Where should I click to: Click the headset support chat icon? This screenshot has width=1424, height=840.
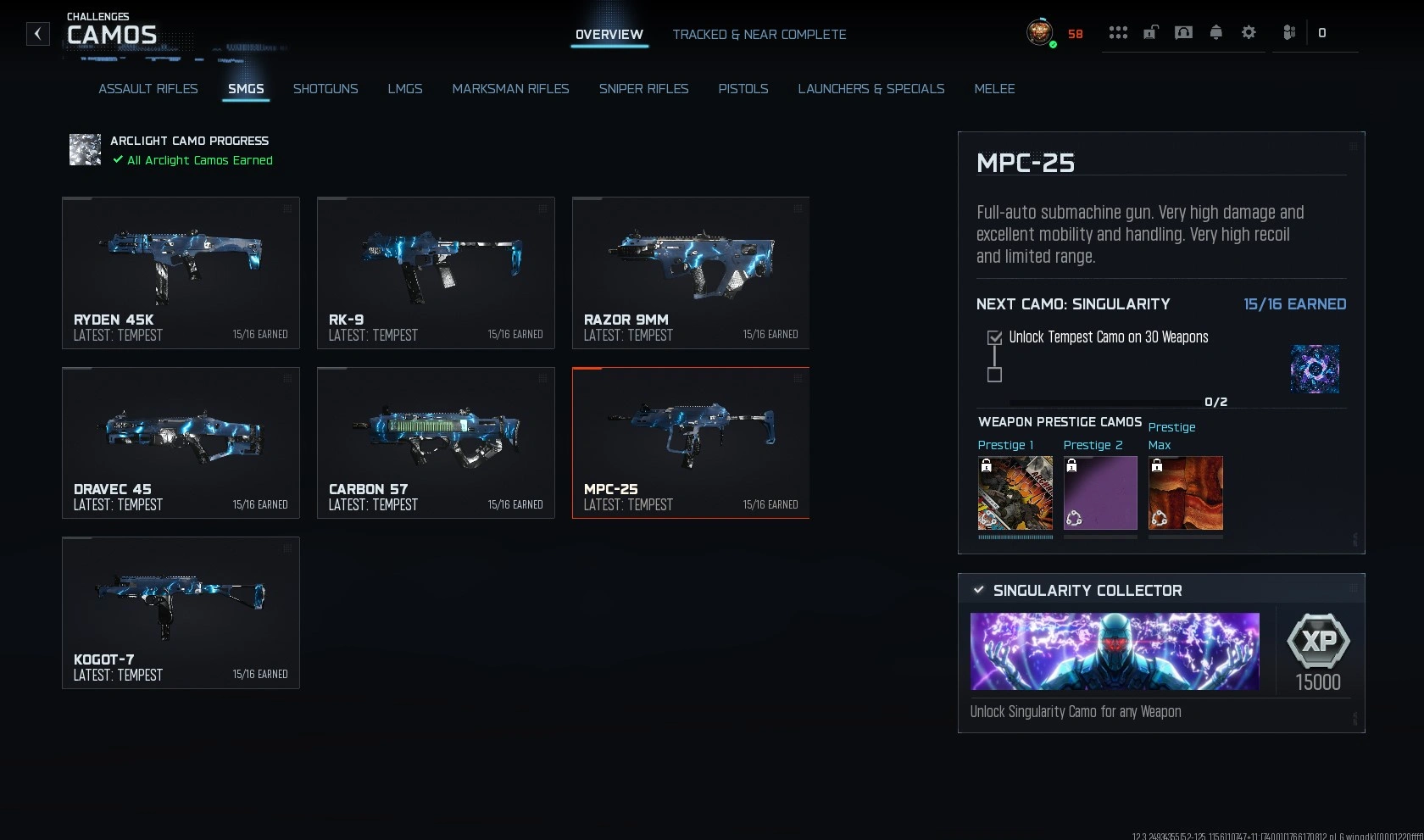1183,32
